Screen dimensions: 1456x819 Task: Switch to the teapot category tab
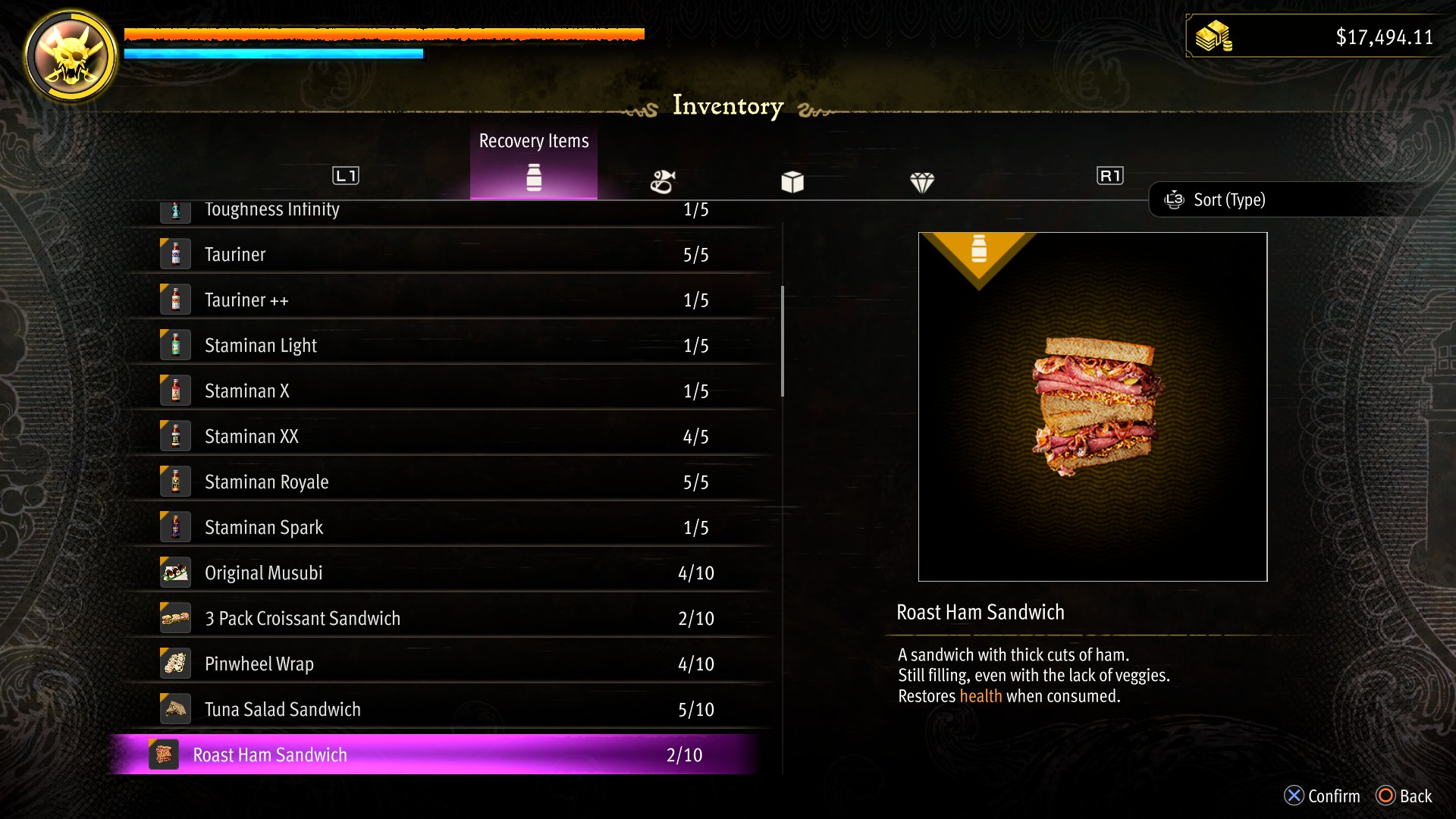[663, 181]
